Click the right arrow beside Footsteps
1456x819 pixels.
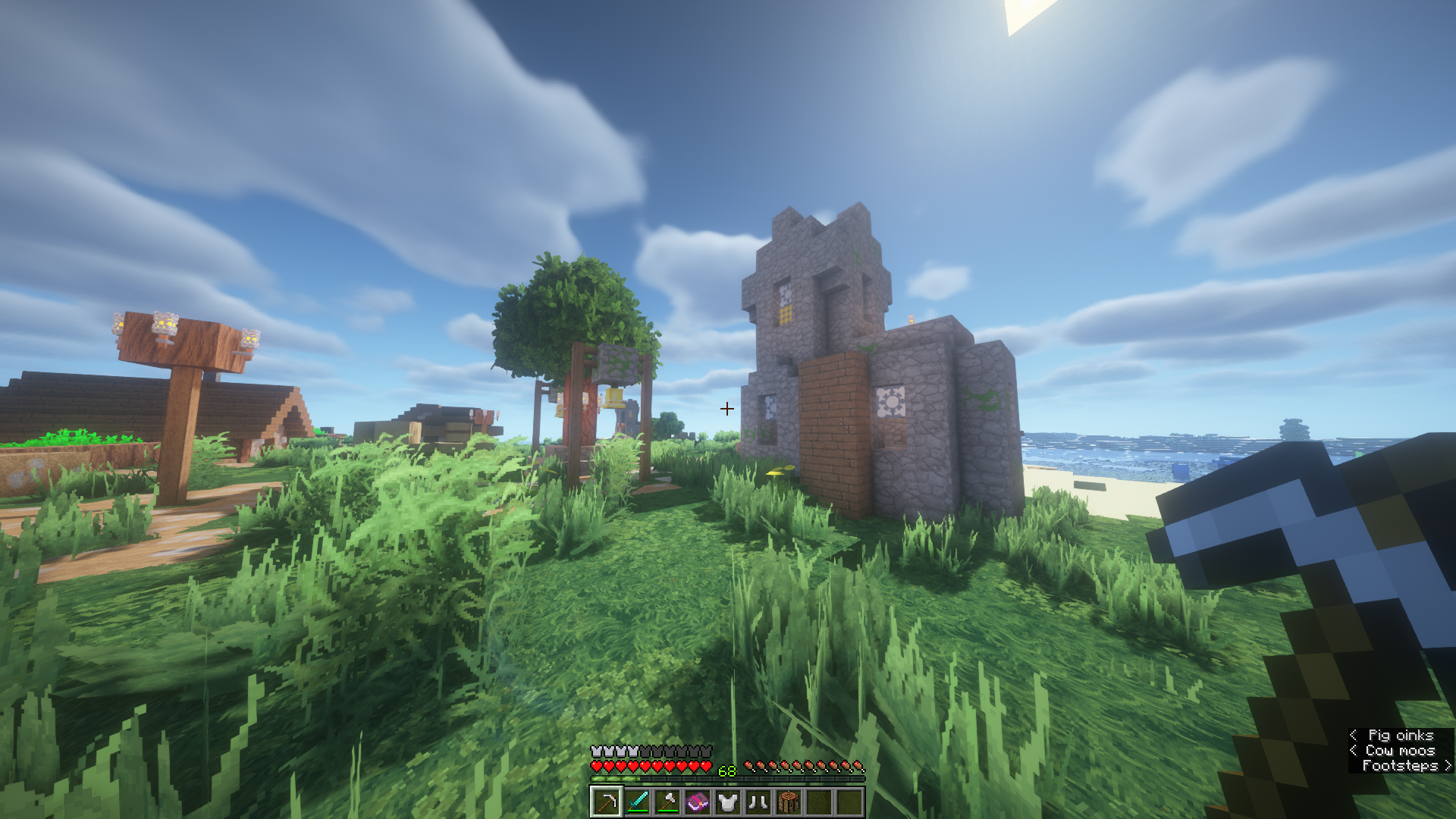1447,766
